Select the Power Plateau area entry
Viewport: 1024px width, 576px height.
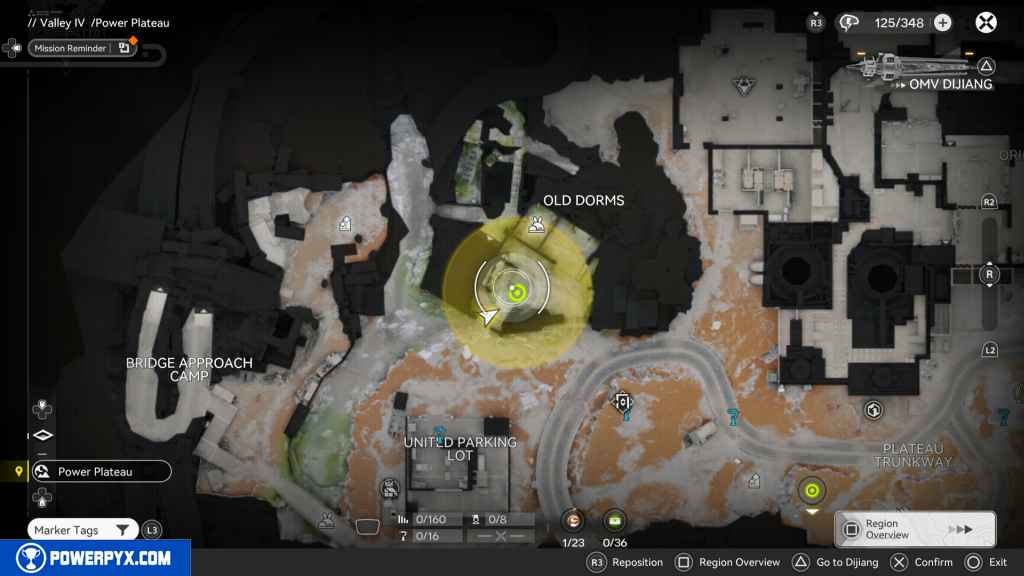coord(100,472)
